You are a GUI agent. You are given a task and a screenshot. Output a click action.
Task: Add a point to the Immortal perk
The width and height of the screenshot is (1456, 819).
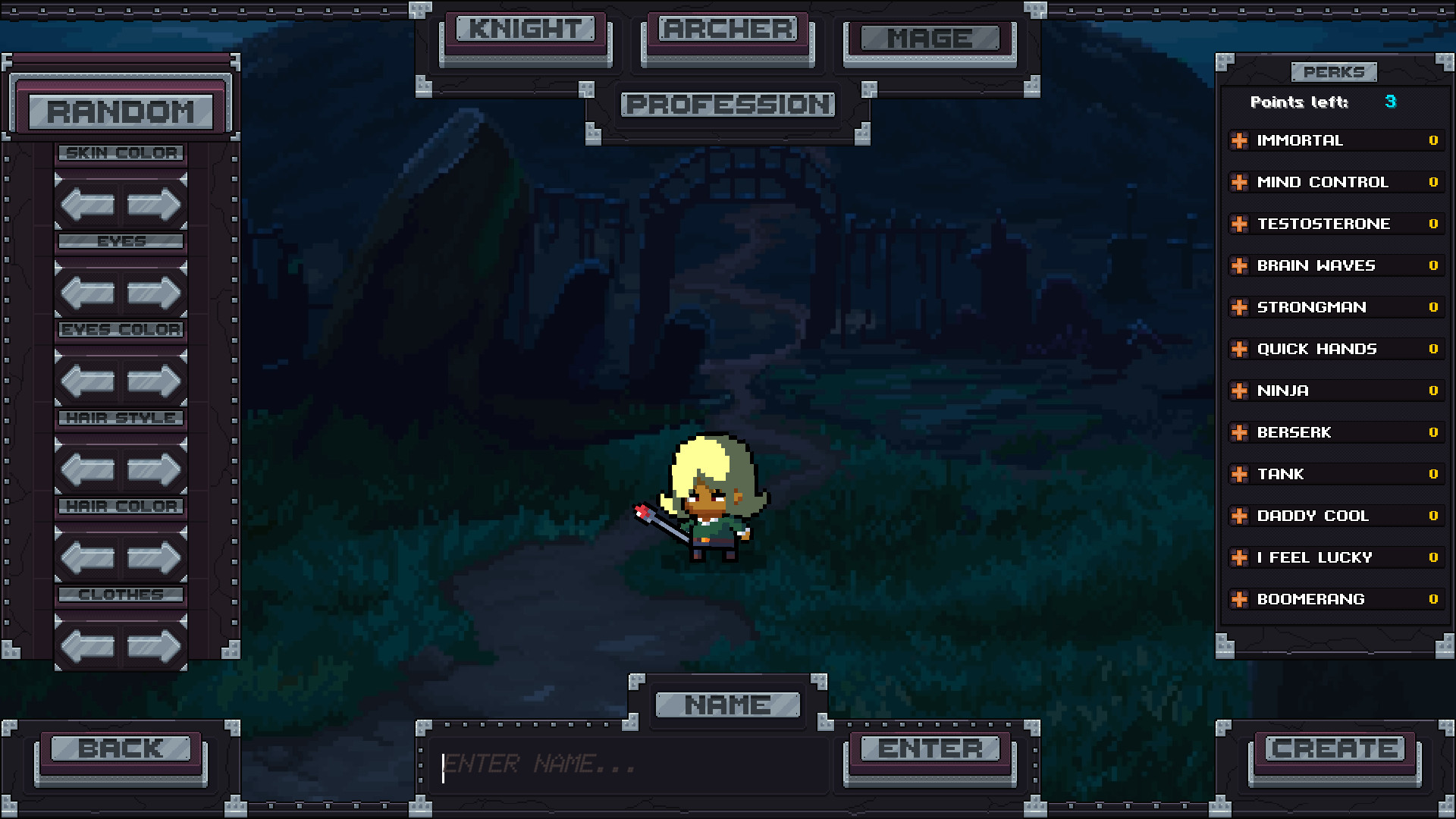pos(1241,140)
